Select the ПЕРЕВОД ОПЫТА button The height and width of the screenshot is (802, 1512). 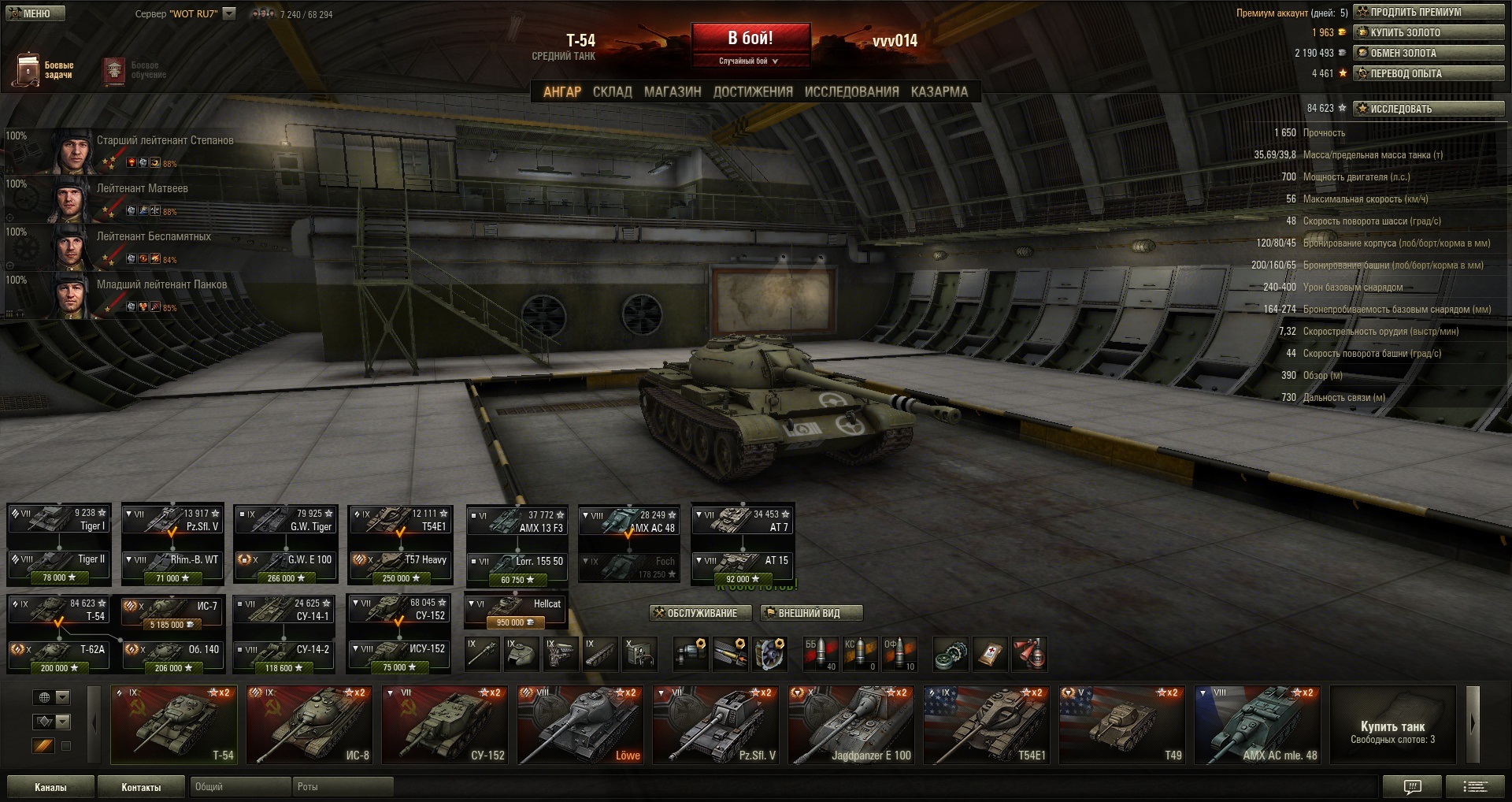coord(1429,73)
